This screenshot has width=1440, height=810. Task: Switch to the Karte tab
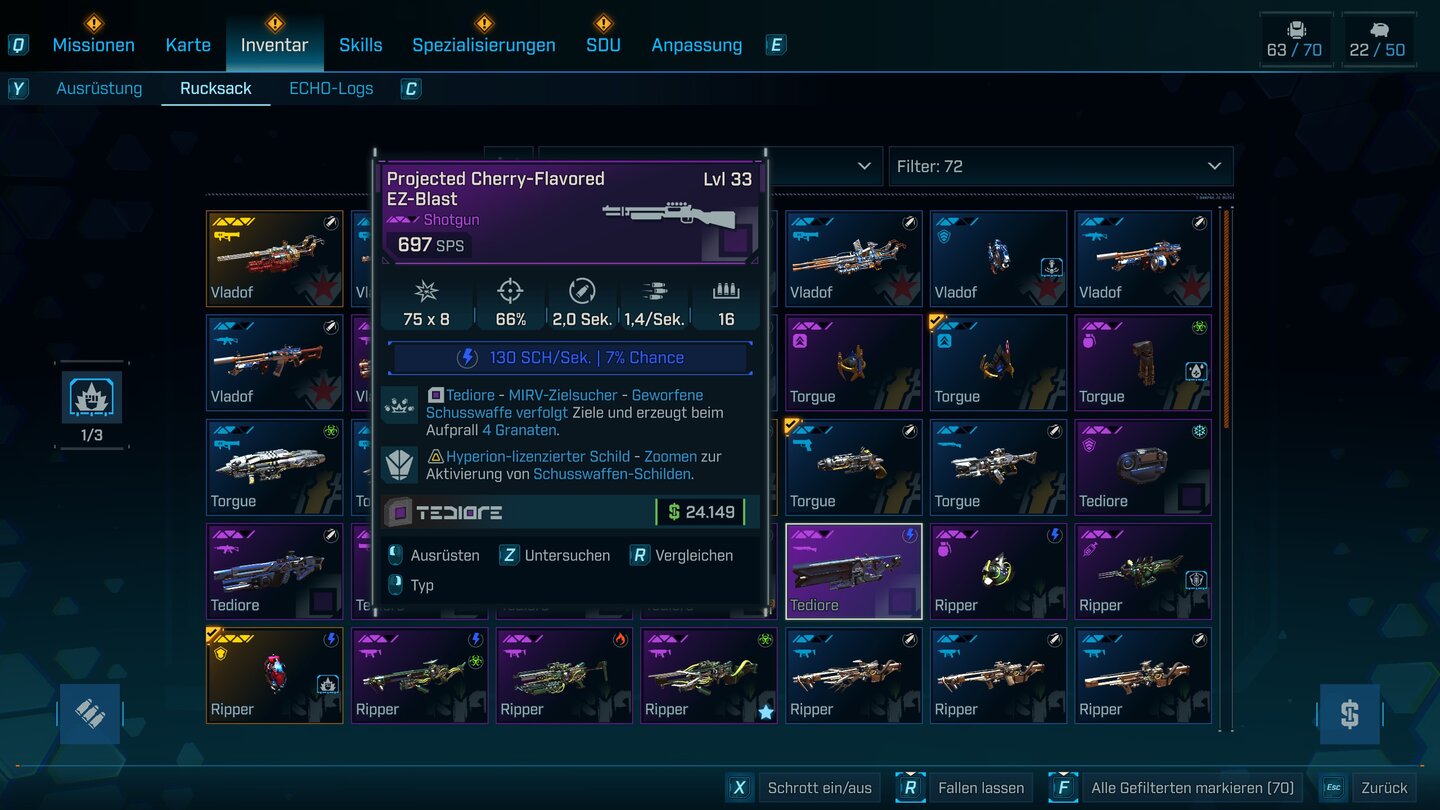[x=188, y=45]
